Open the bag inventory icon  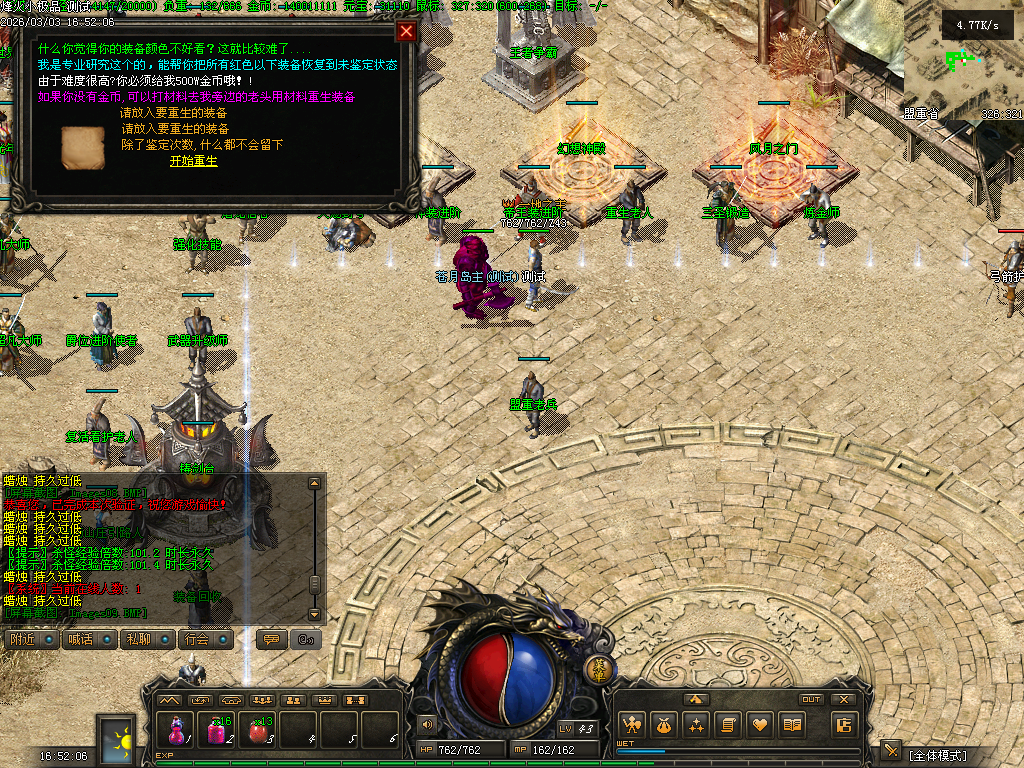[663, 725]
